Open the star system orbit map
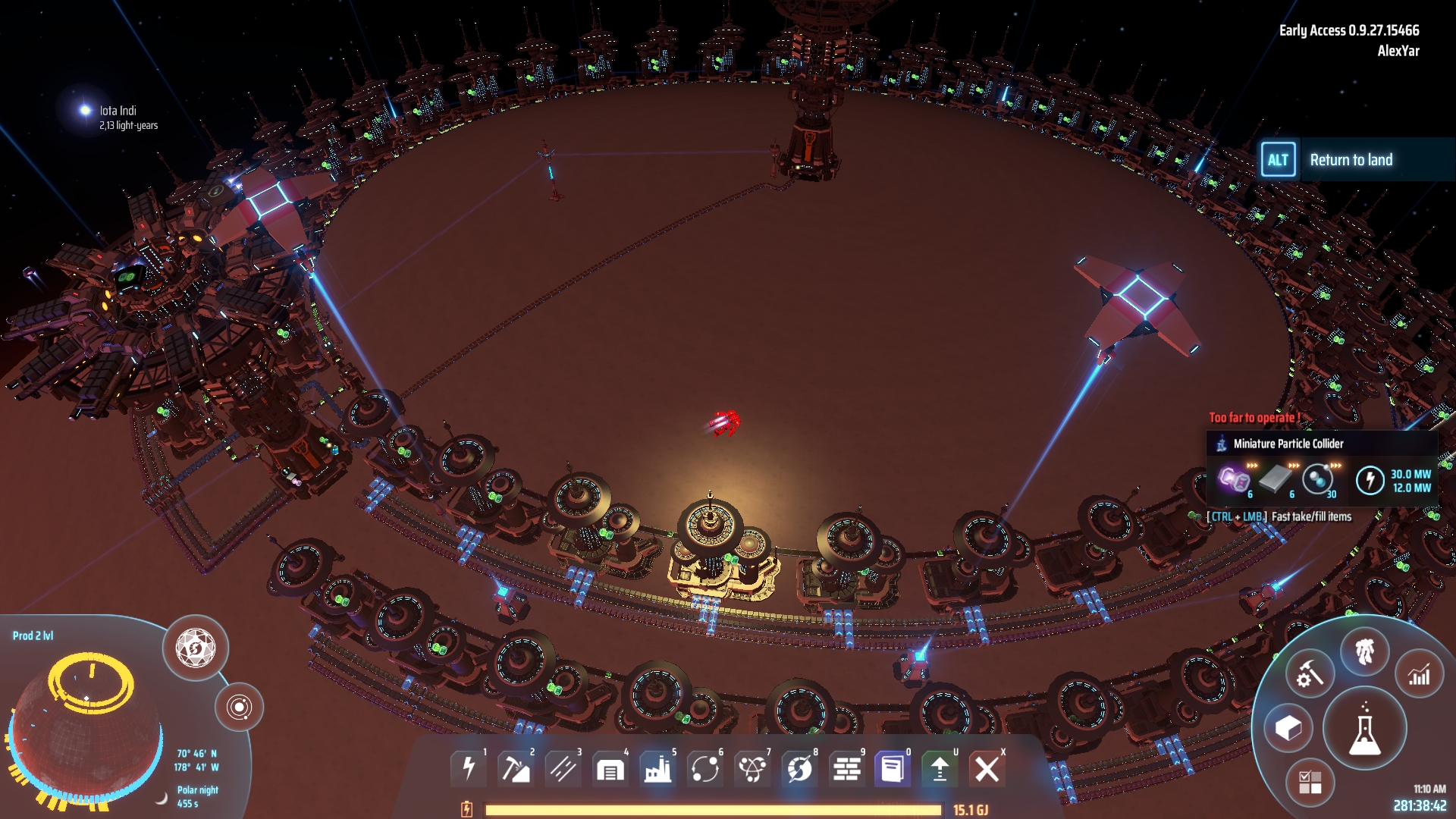This screenshot has width=1456, height=819. (x=239, y=708)
